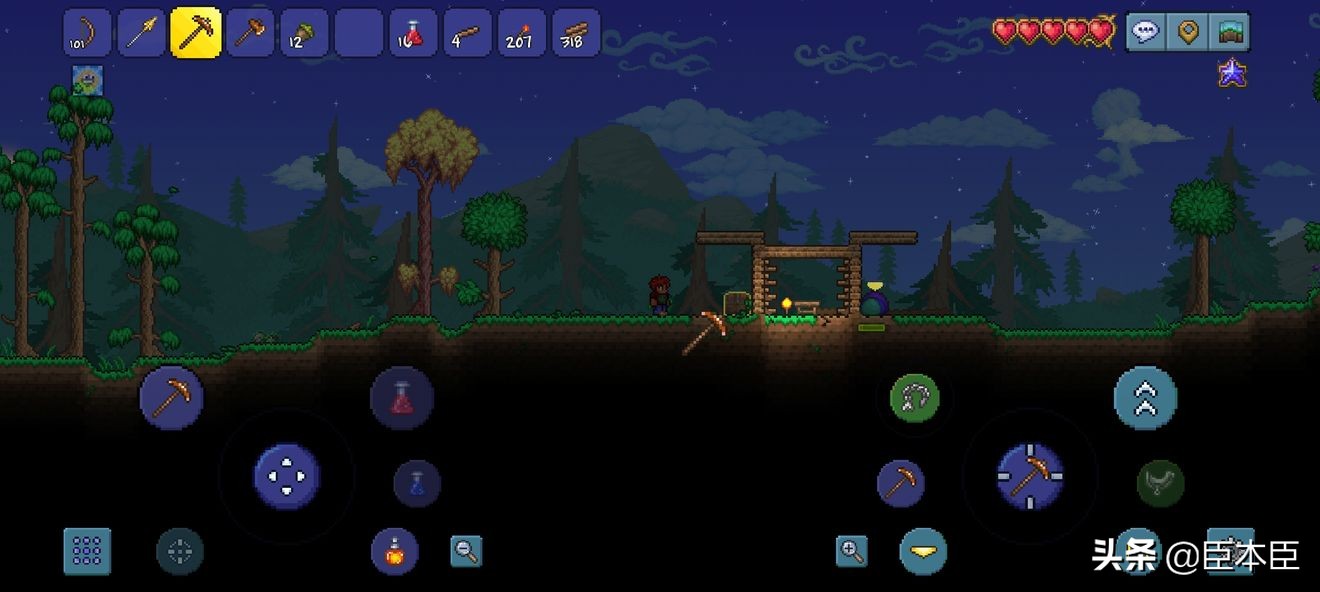
Task: Select the wooden hammer hotbar slot
Action: coord(250,33)
